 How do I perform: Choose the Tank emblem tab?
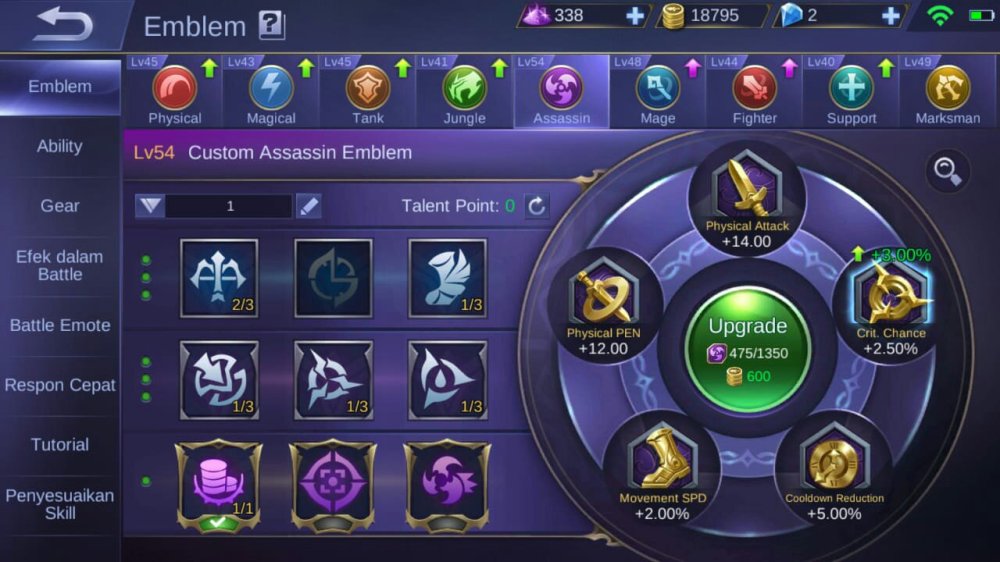pyautogui.click(x=367, y=92)
